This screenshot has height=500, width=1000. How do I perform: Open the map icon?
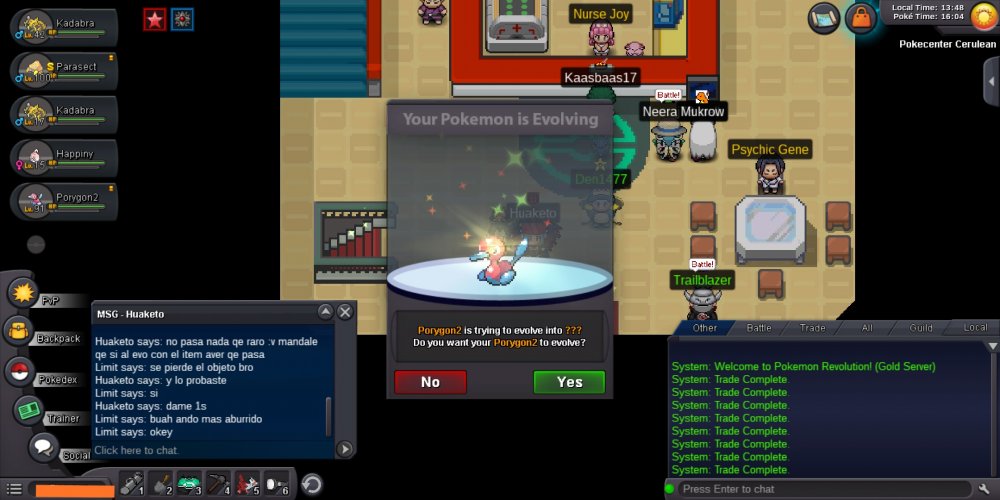click(824, 17)
